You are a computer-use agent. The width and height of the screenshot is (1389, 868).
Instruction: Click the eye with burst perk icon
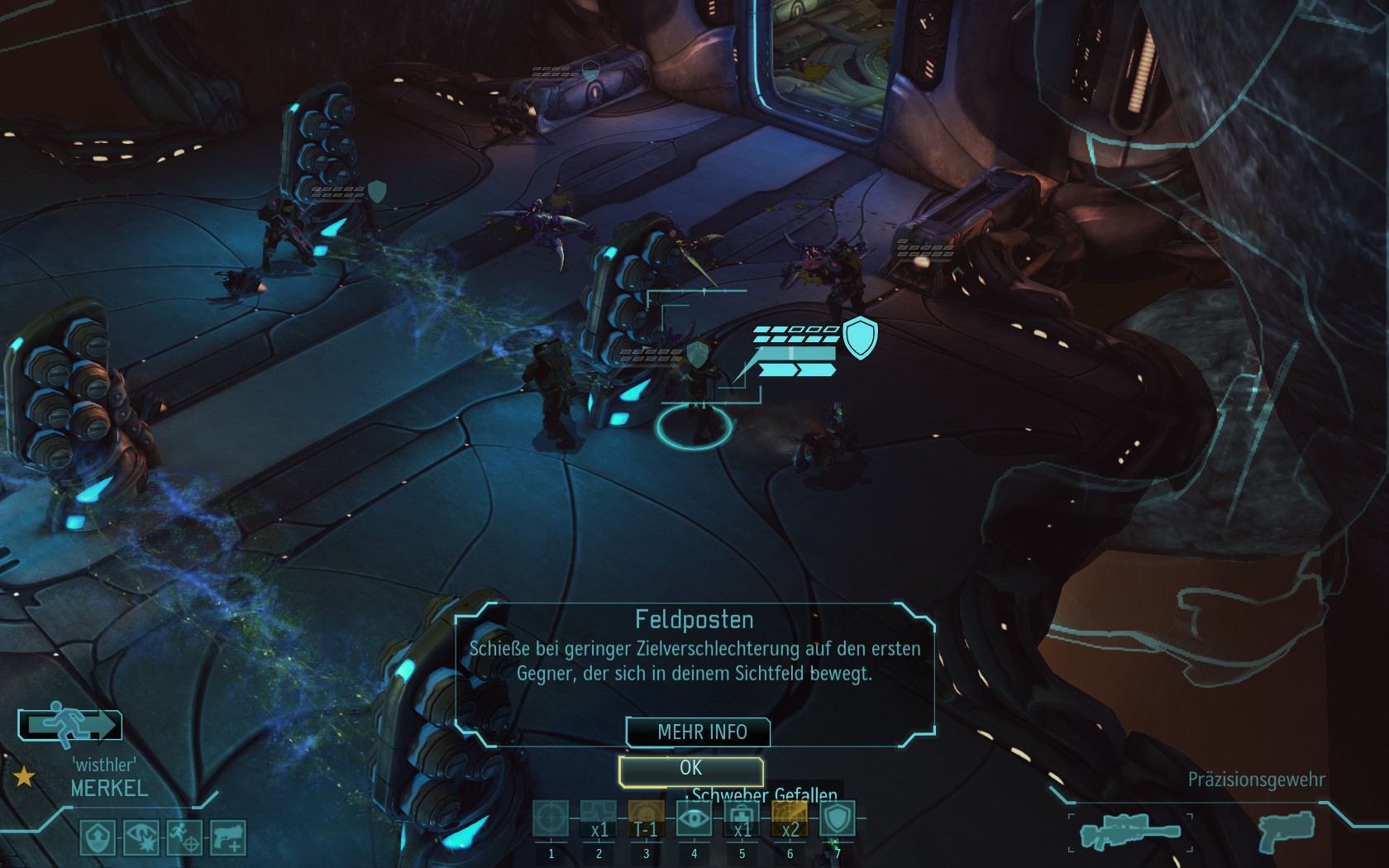pos(141,837)
